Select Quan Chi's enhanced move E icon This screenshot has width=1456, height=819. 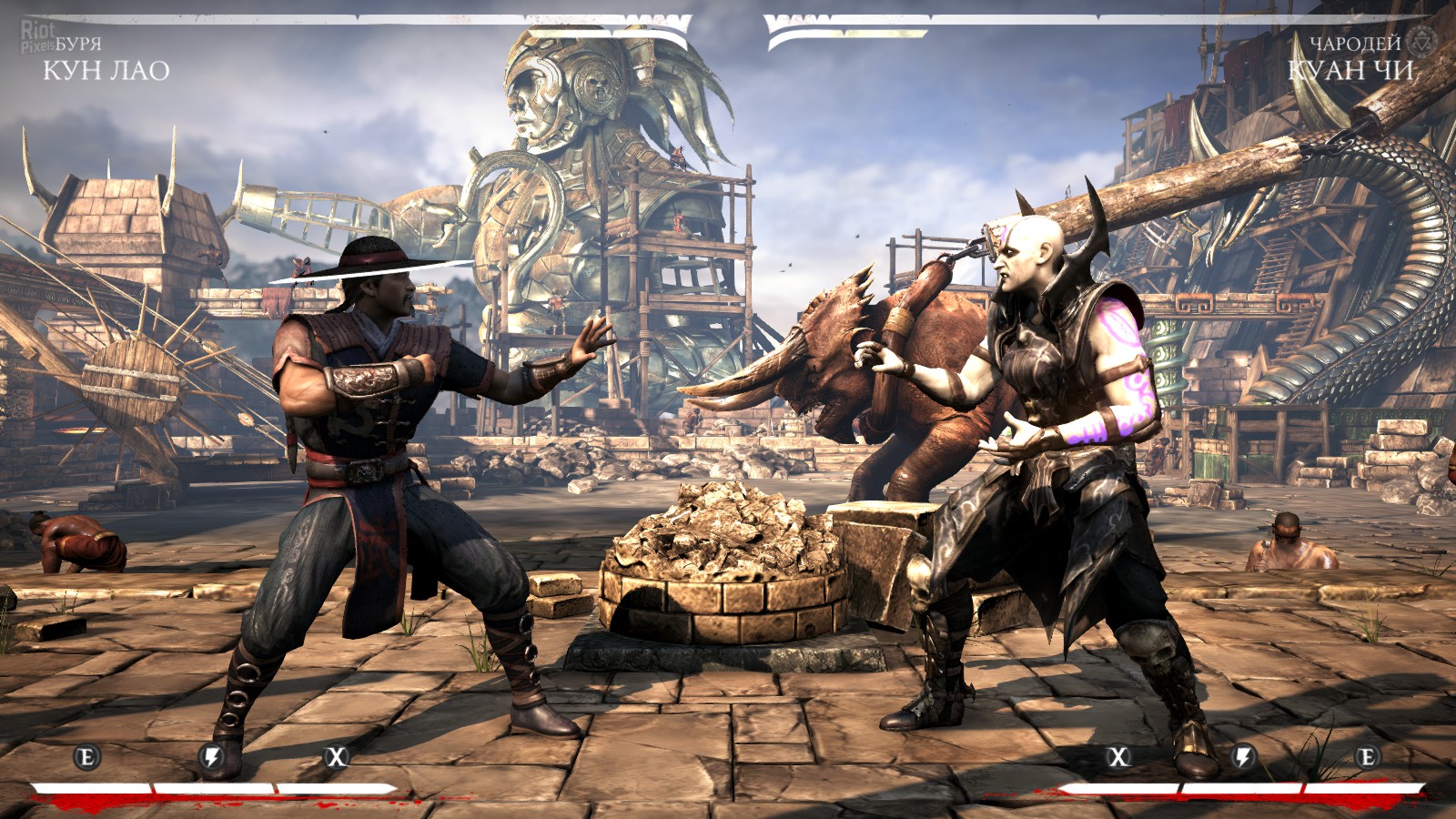pyautogui.click(x=1367, y=756)
